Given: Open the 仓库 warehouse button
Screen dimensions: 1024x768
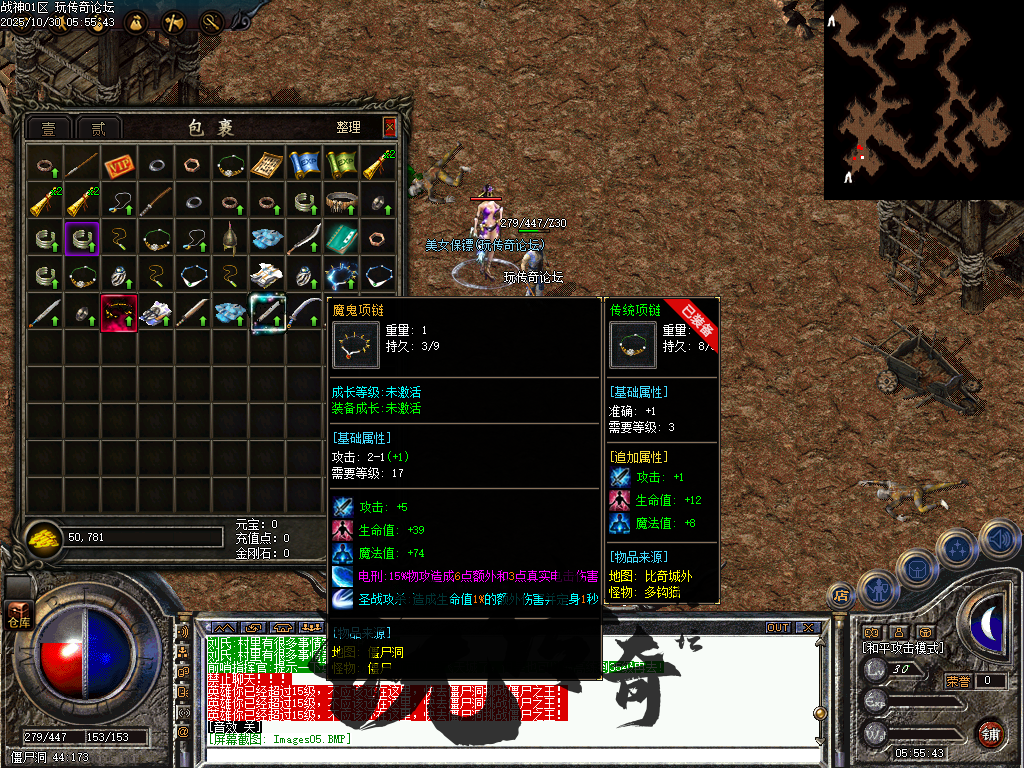Looking at the screenshot, I should click(19, 613).
